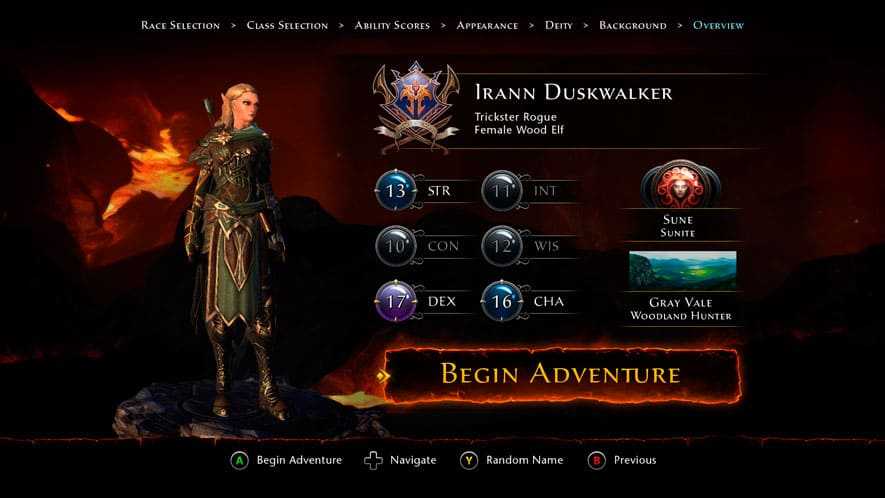Start the game with Begin Adventure
Viewport: 885px width, 498px height.
560,375
